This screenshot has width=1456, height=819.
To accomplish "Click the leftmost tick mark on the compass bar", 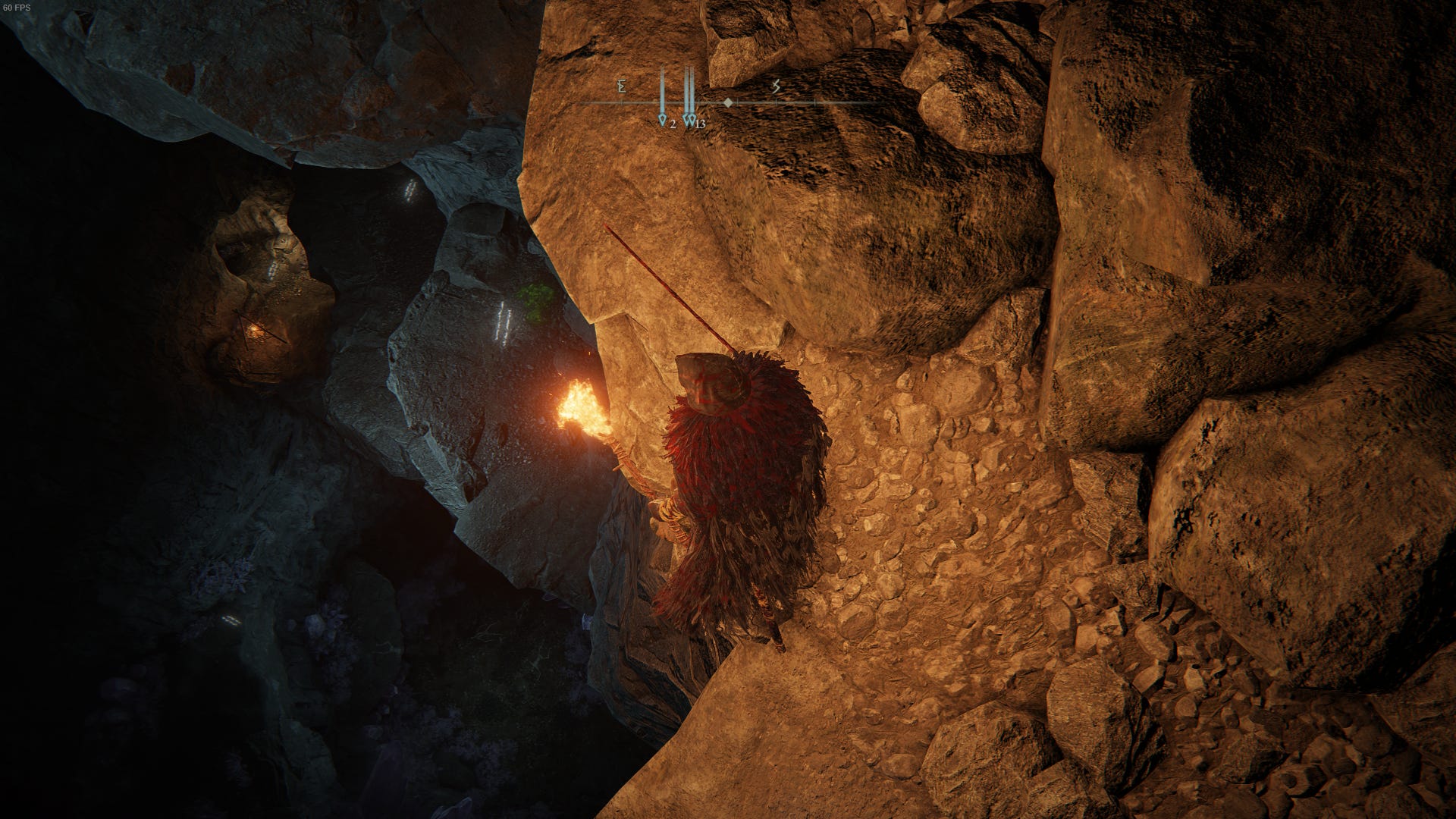I will (x=623, y=102).
